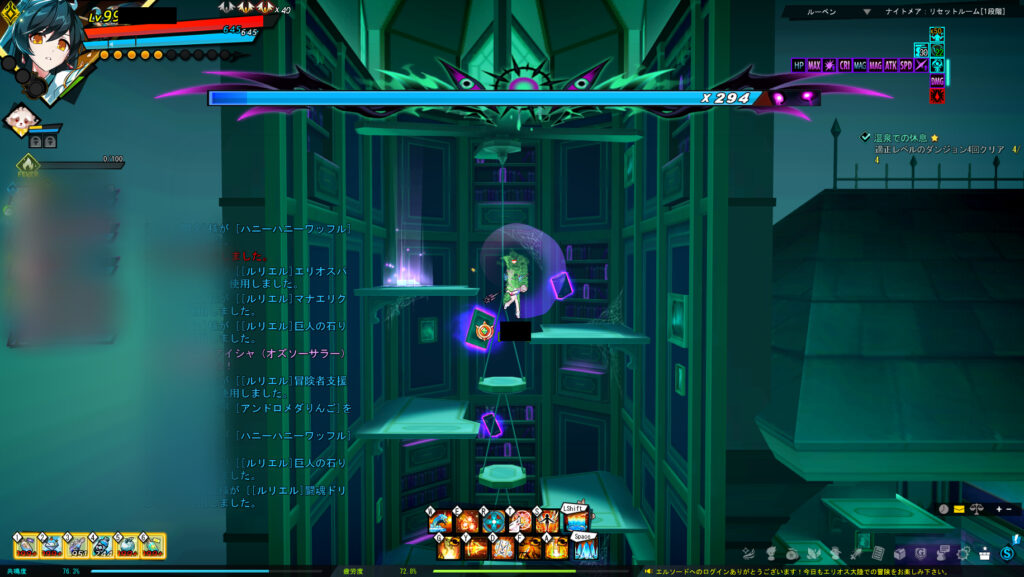Viewport: 1024px width, 577px height.
Task: Activate the LShift fire-and-water skill
Action: (575, 522)
